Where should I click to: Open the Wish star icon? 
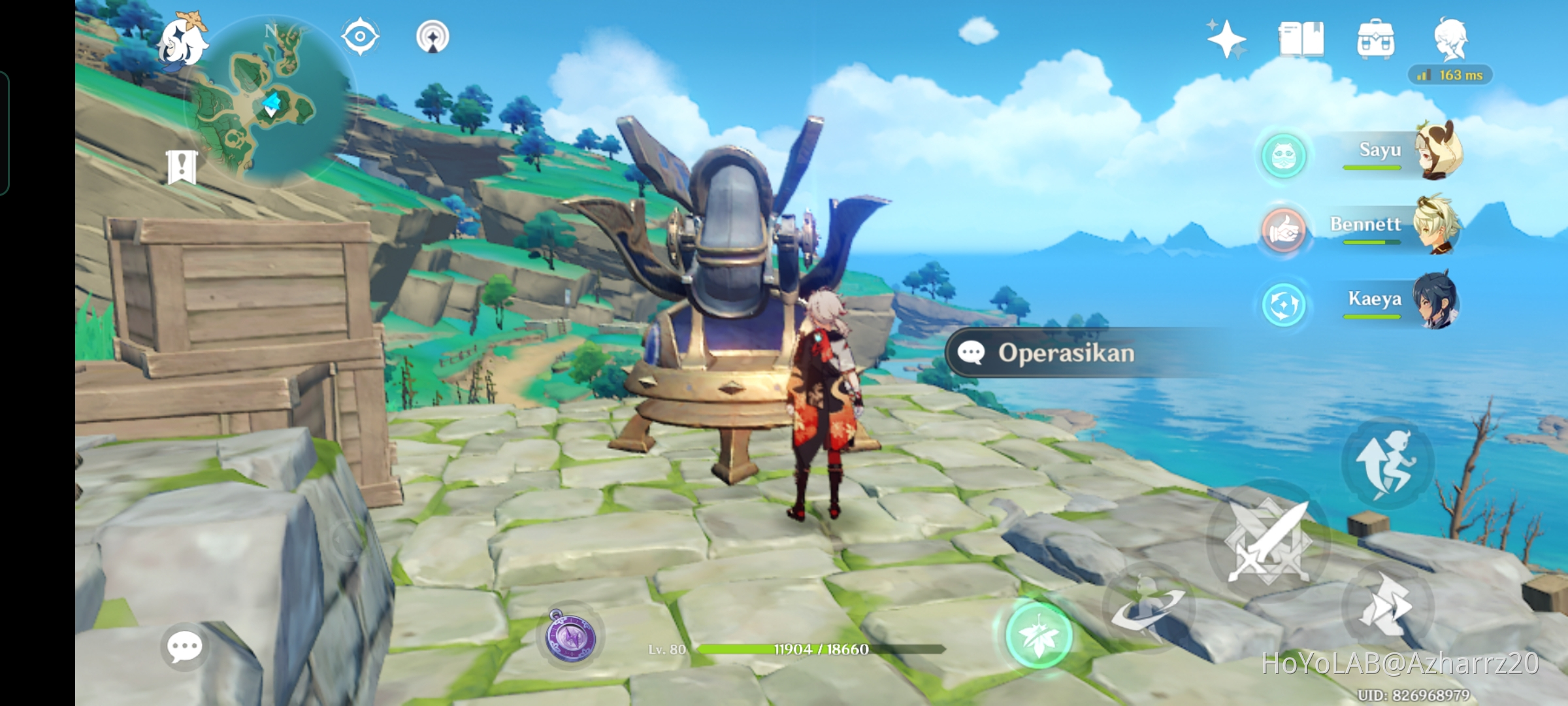coord(1226,39)
